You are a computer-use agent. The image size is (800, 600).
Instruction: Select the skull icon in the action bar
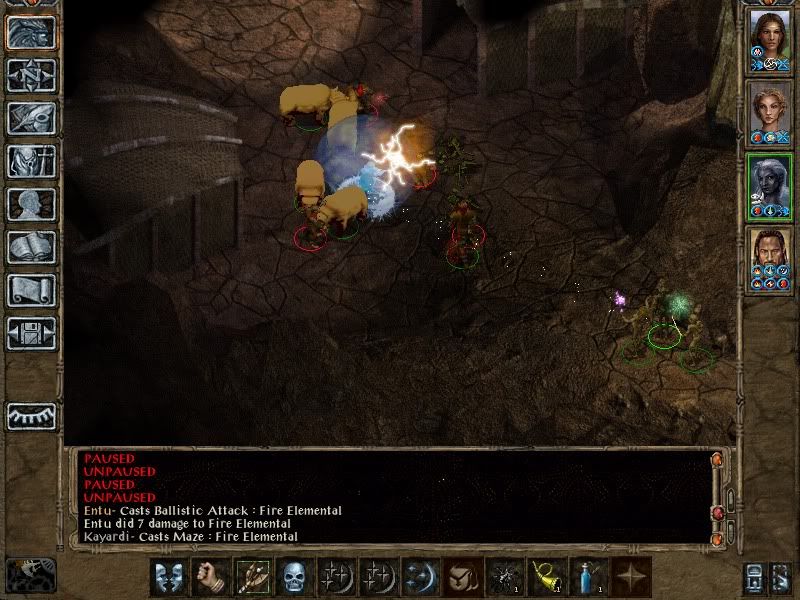[x=293, y=578]
